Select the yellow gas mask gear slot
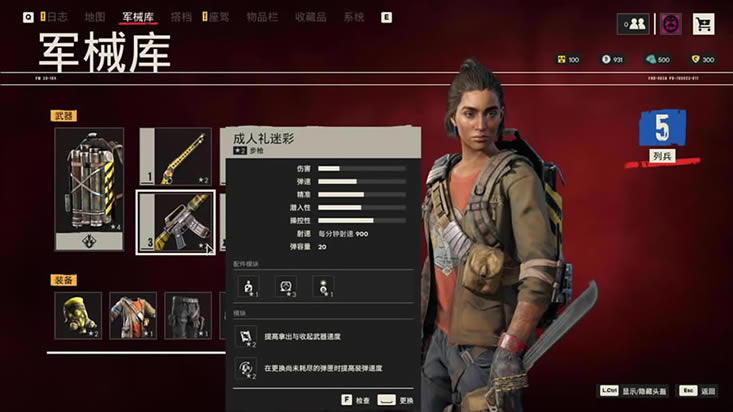 point(78,315)
